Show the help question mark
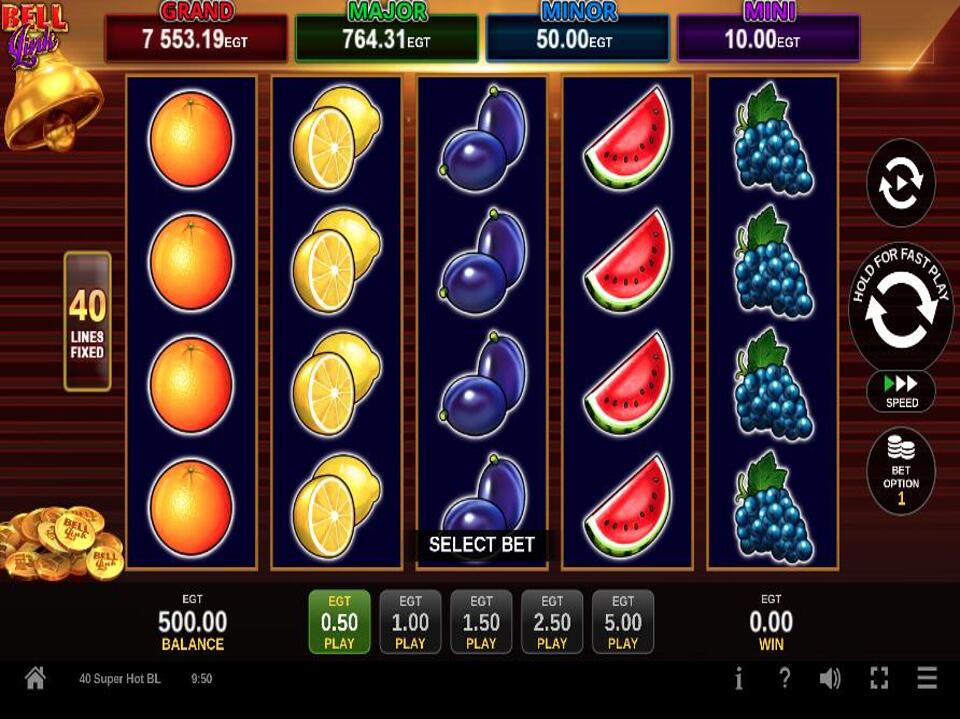 tap(785, 679)
